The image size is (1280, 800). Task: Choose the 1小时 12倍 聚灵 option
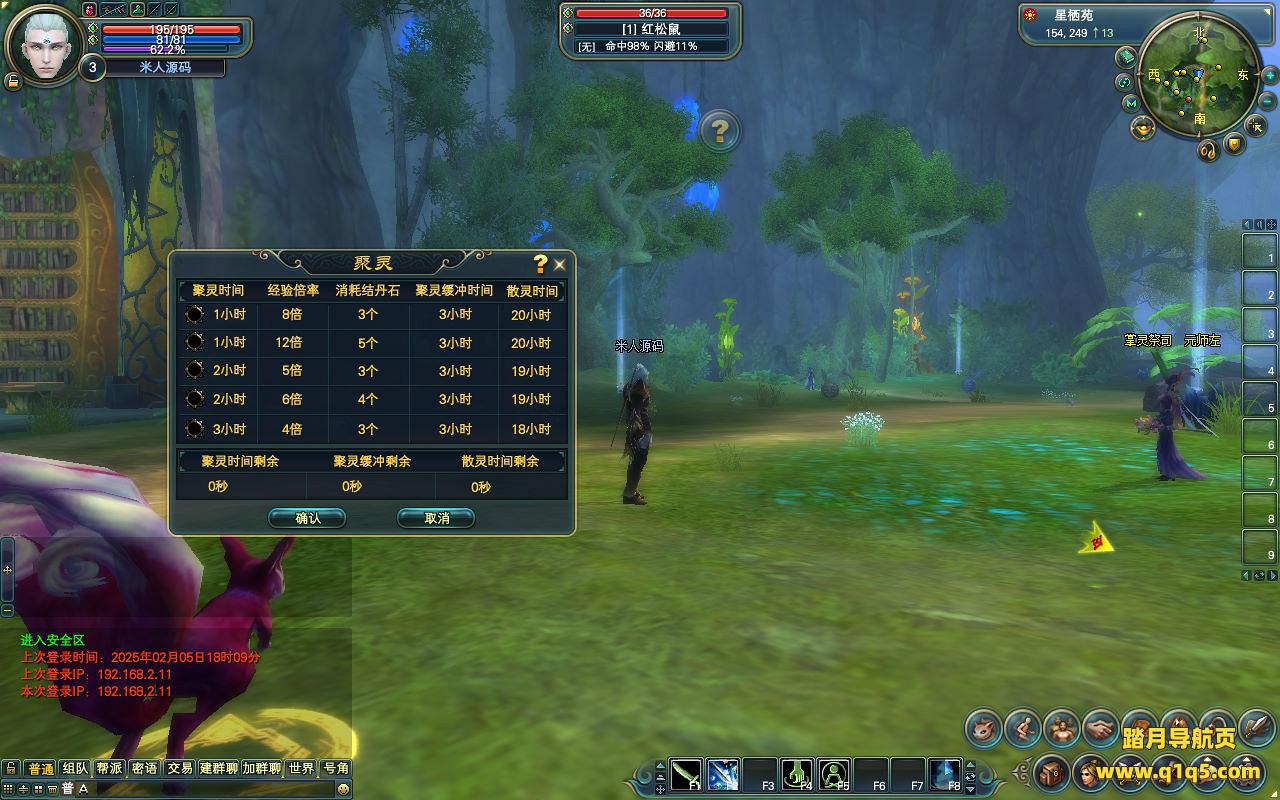click(195, 342)
